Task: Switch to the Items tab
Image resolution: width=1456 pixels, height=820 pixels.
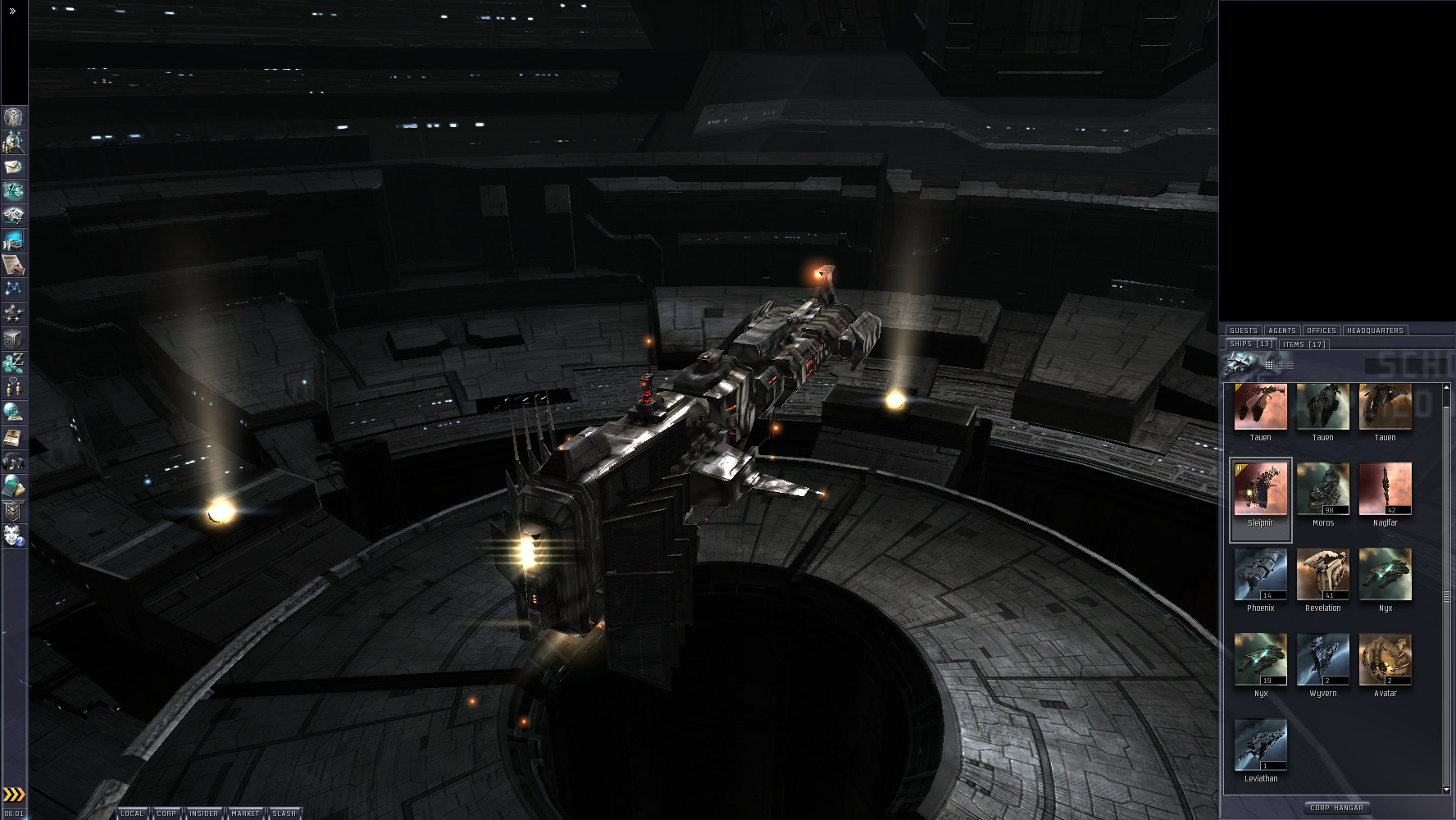Action: tap(1304, 344)
